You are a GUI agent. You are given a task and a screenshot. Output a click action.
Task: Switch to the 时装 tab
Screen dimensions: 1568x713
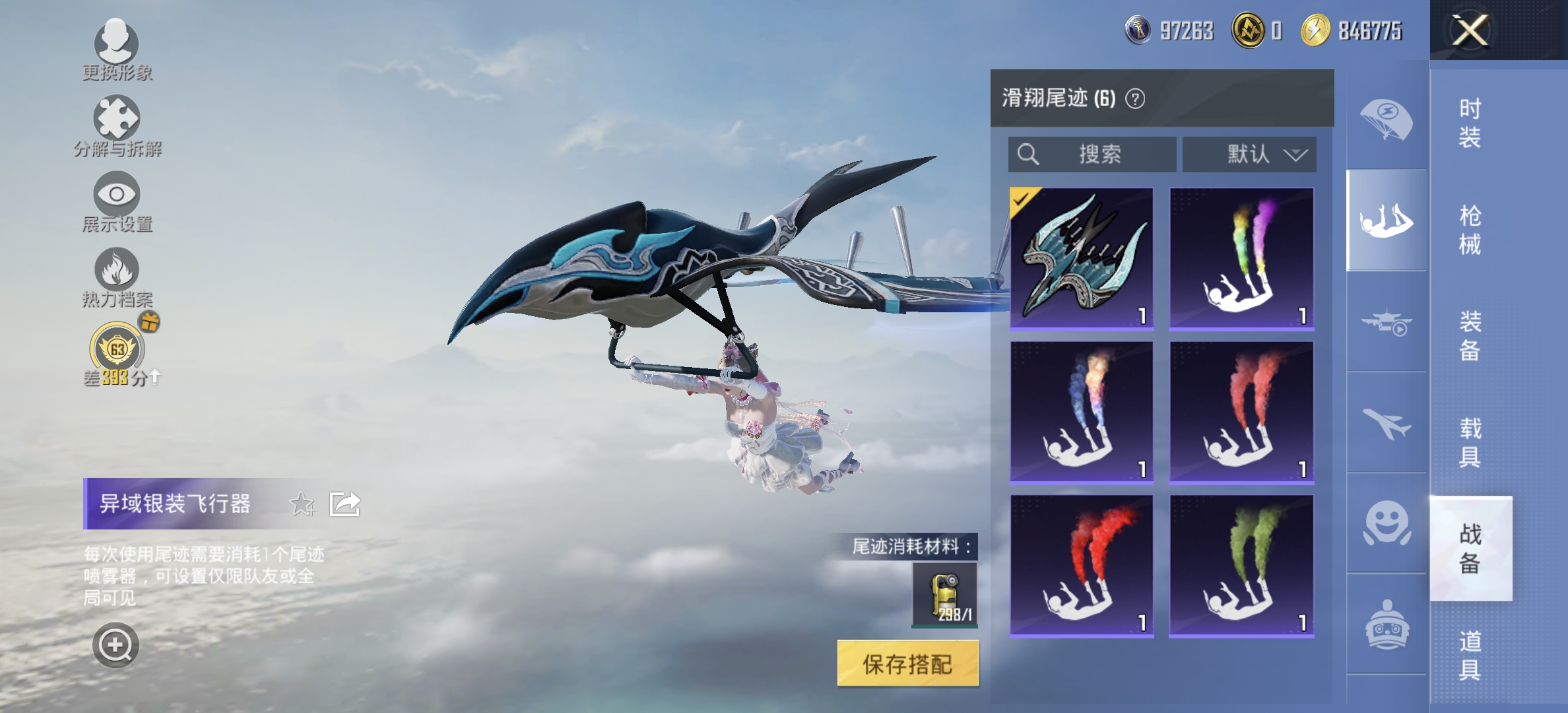(x=1472, y=122)
